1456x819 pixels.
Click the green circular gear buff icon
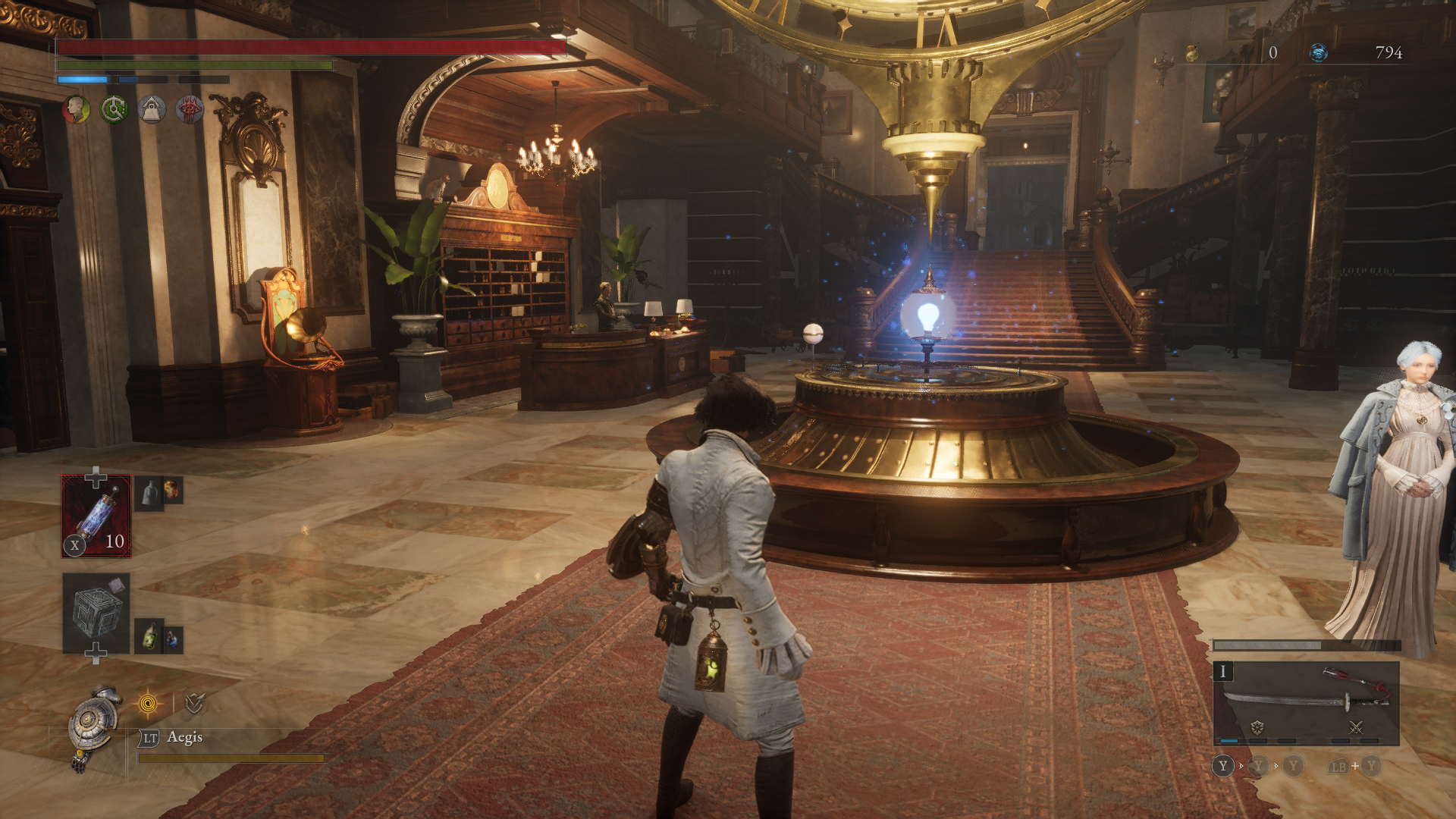pos(115,110)
